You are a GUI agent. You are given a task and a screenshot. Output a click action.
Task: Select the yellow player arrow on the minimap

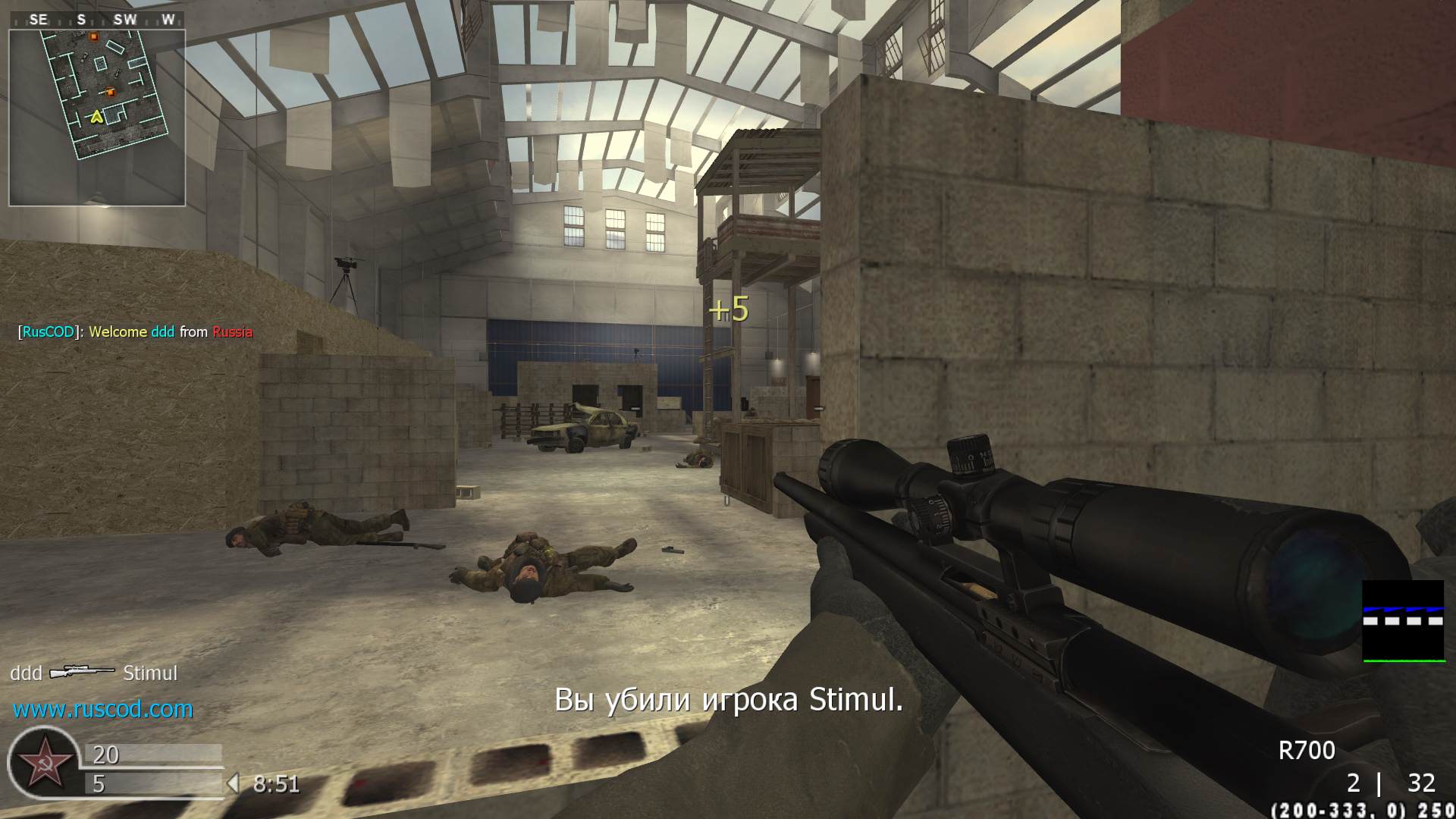point(96,117)
